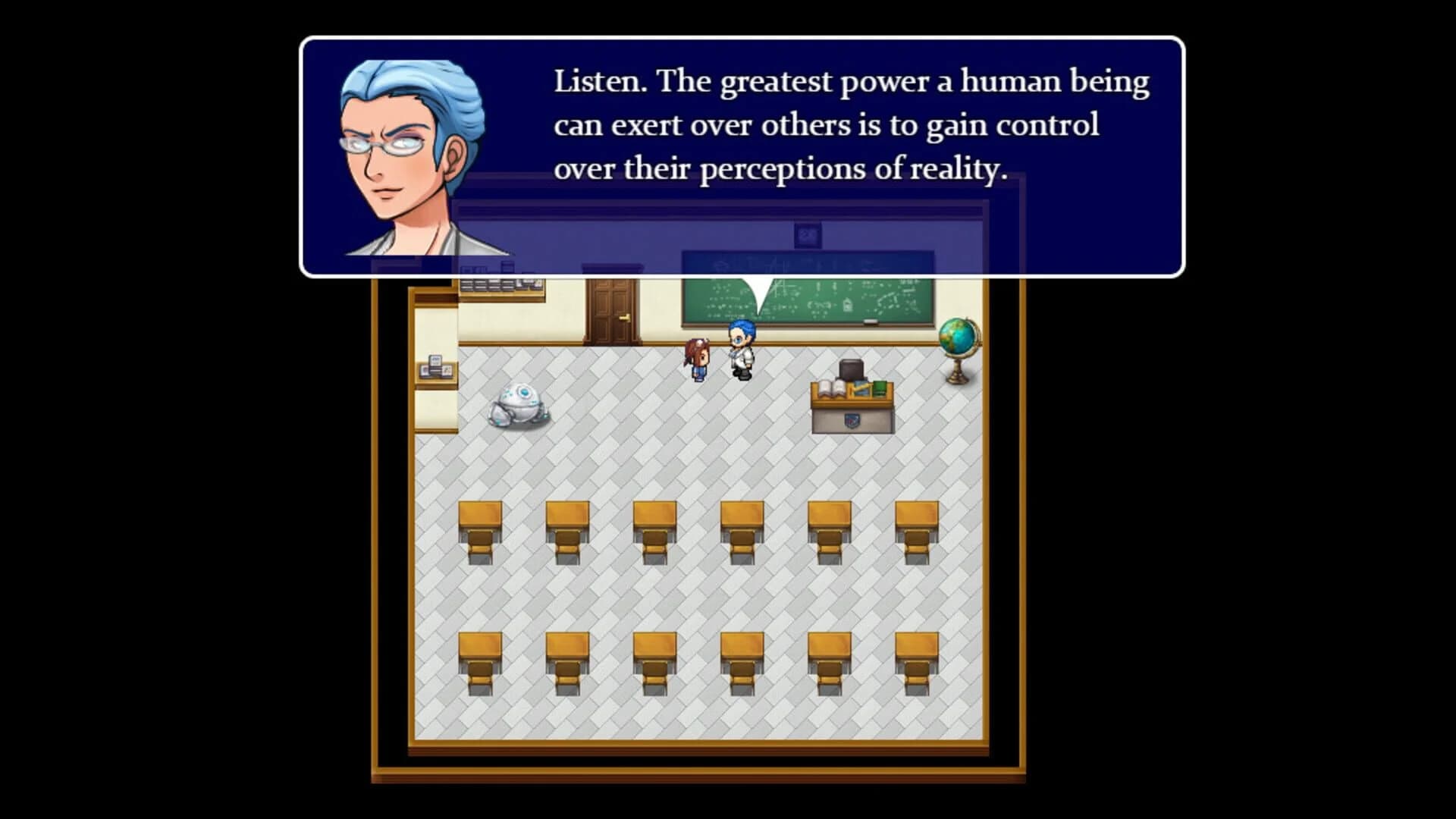Click the speech bubble pointer below the chalkboard
This screenshot has height=819, width=1456.
[x=758, y=296]
